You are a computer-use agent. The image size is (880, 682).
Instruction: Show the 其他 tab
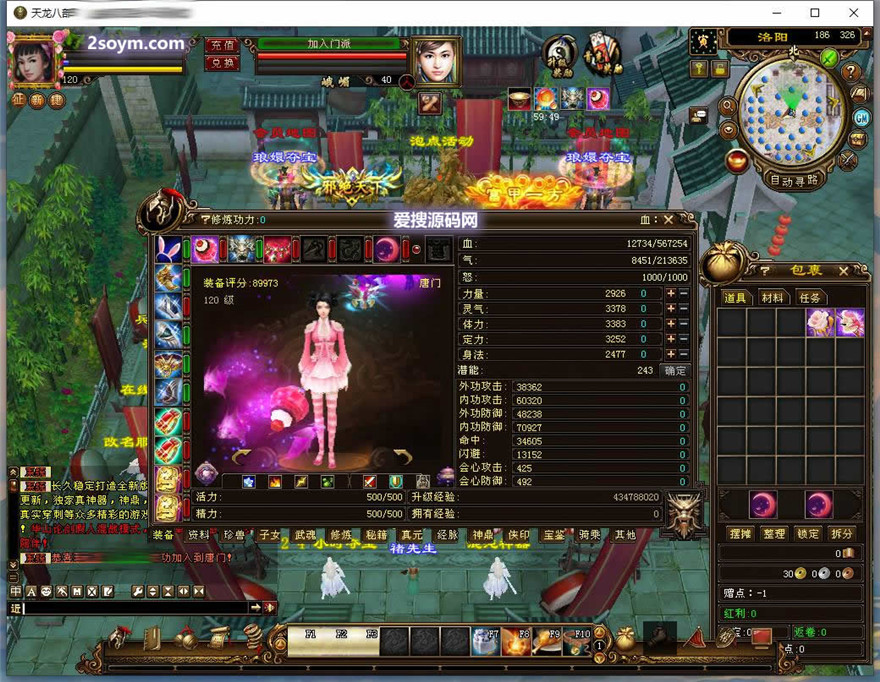[x=625, y=535]
